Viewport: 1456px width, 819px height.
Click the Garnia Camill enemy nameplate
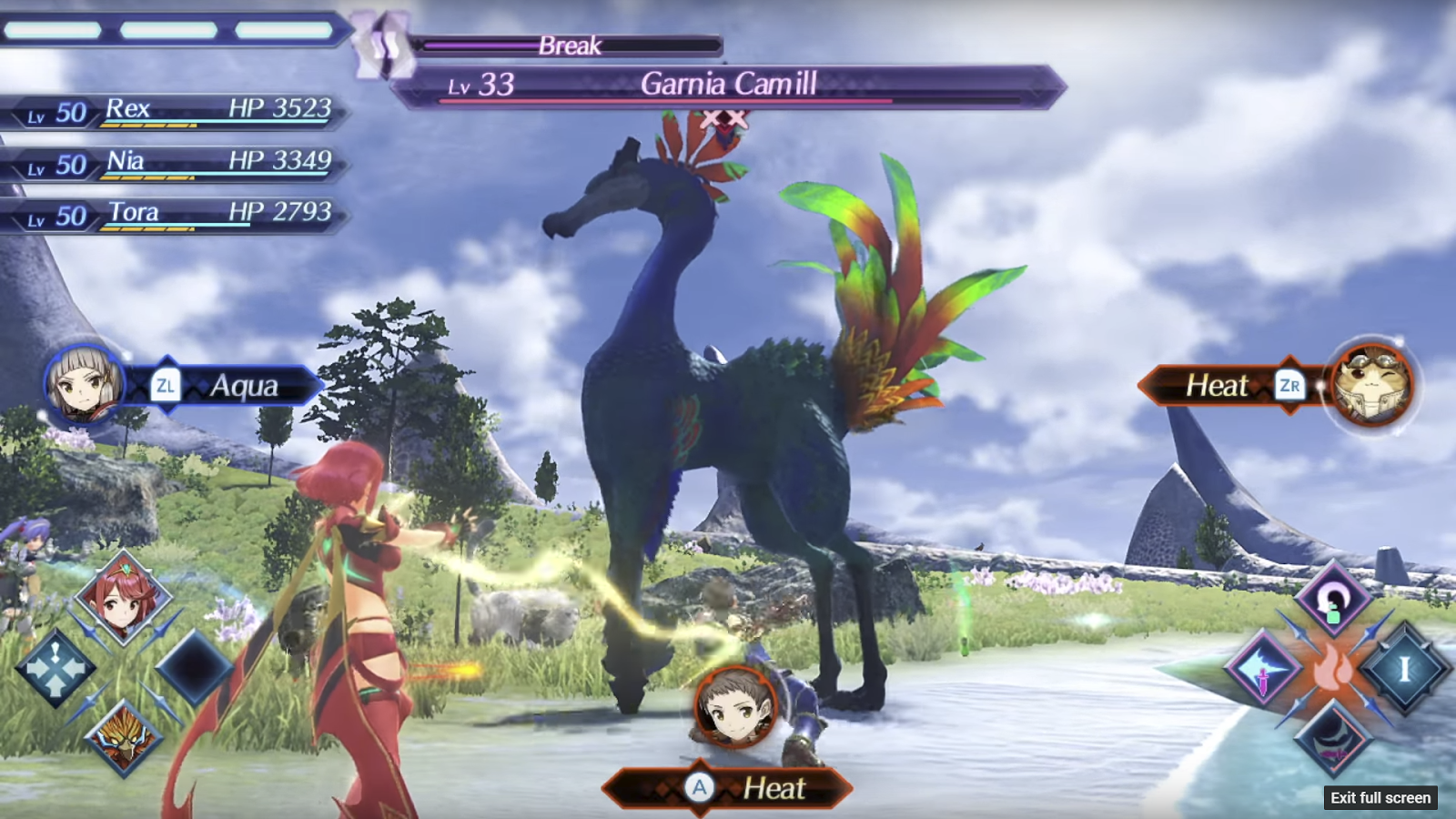point(728,86)
